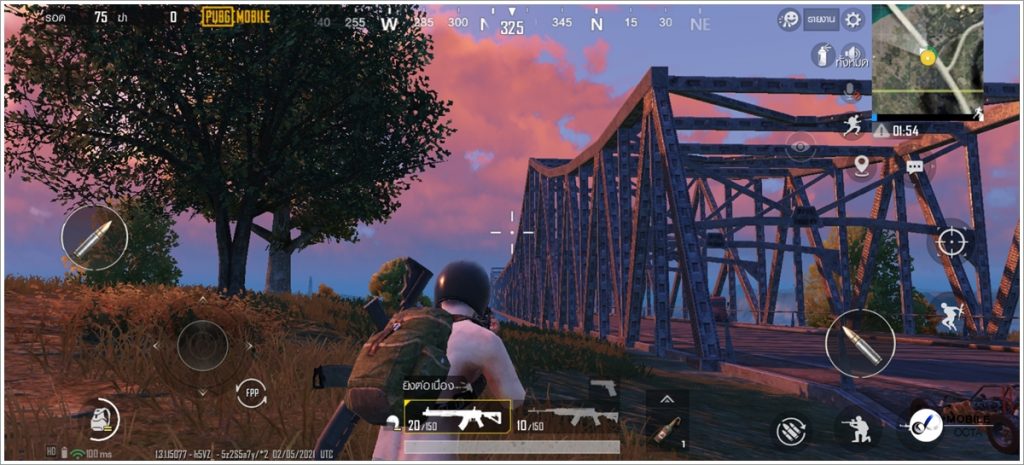Toggle the muted microphone icon

point(852,92)
